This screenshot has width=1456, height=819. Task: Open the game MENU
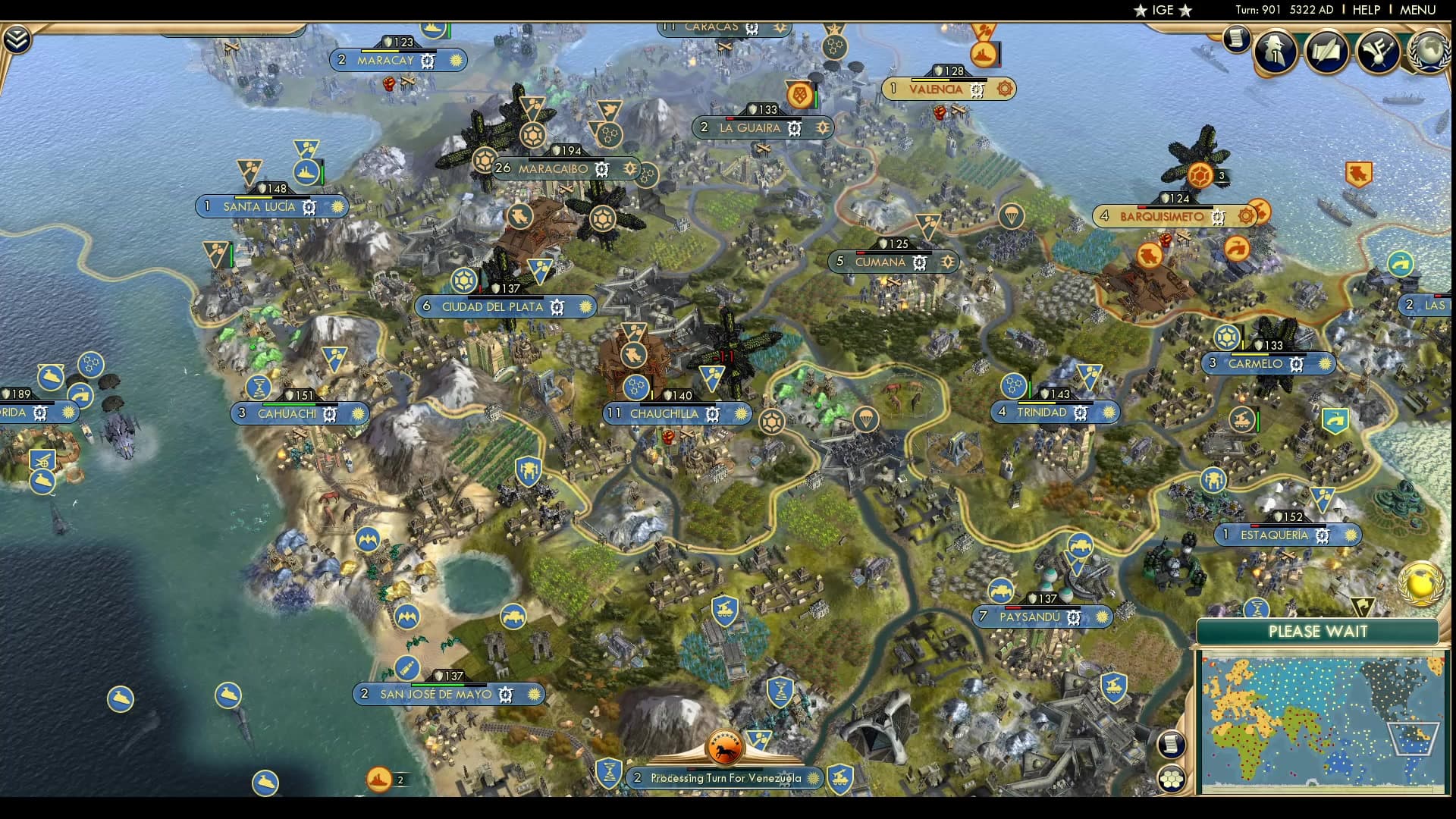pyautogui.click(x=1417, y=10)
